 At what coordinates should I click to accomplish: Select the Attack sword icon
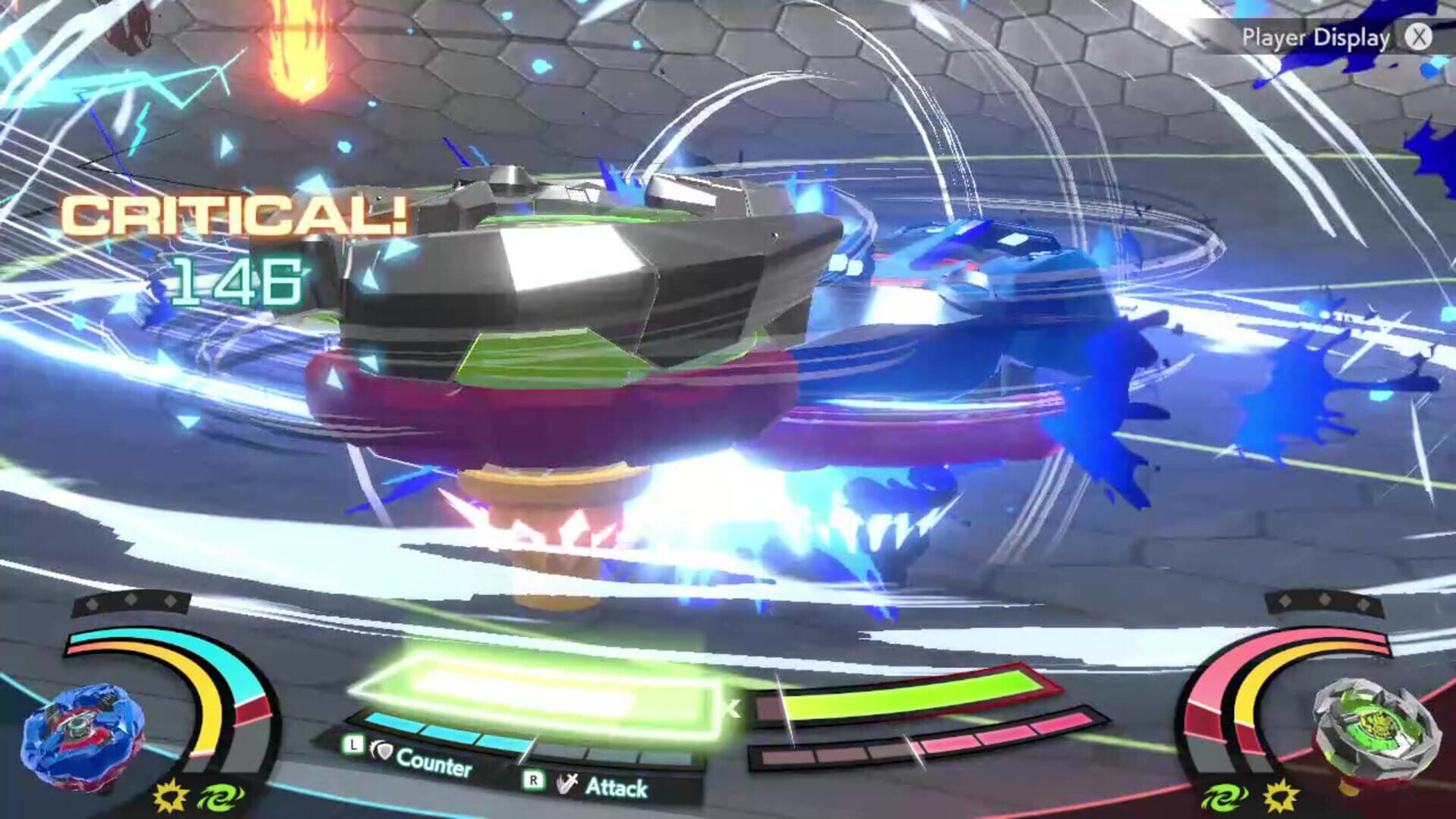[x=567, y=781]
